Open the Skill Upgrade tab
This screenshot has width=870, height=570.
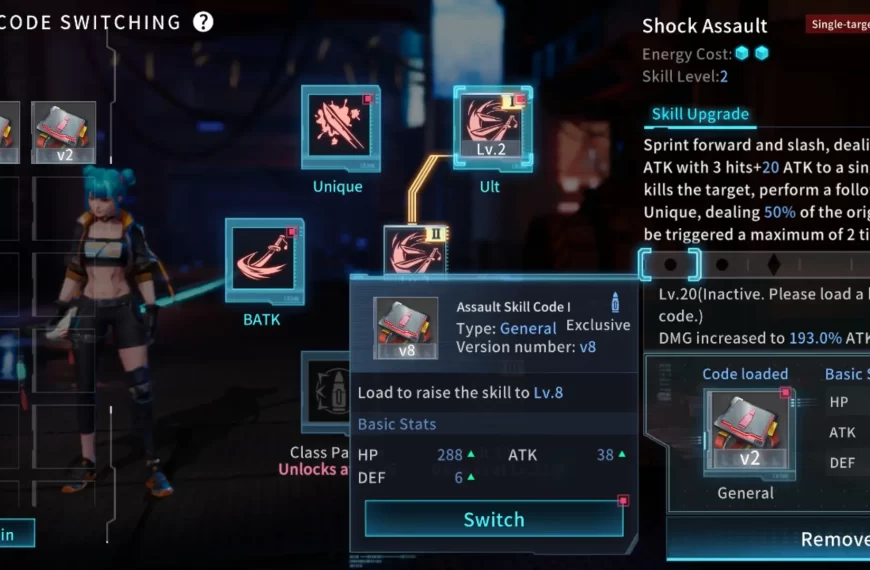[x=700, y=114]
